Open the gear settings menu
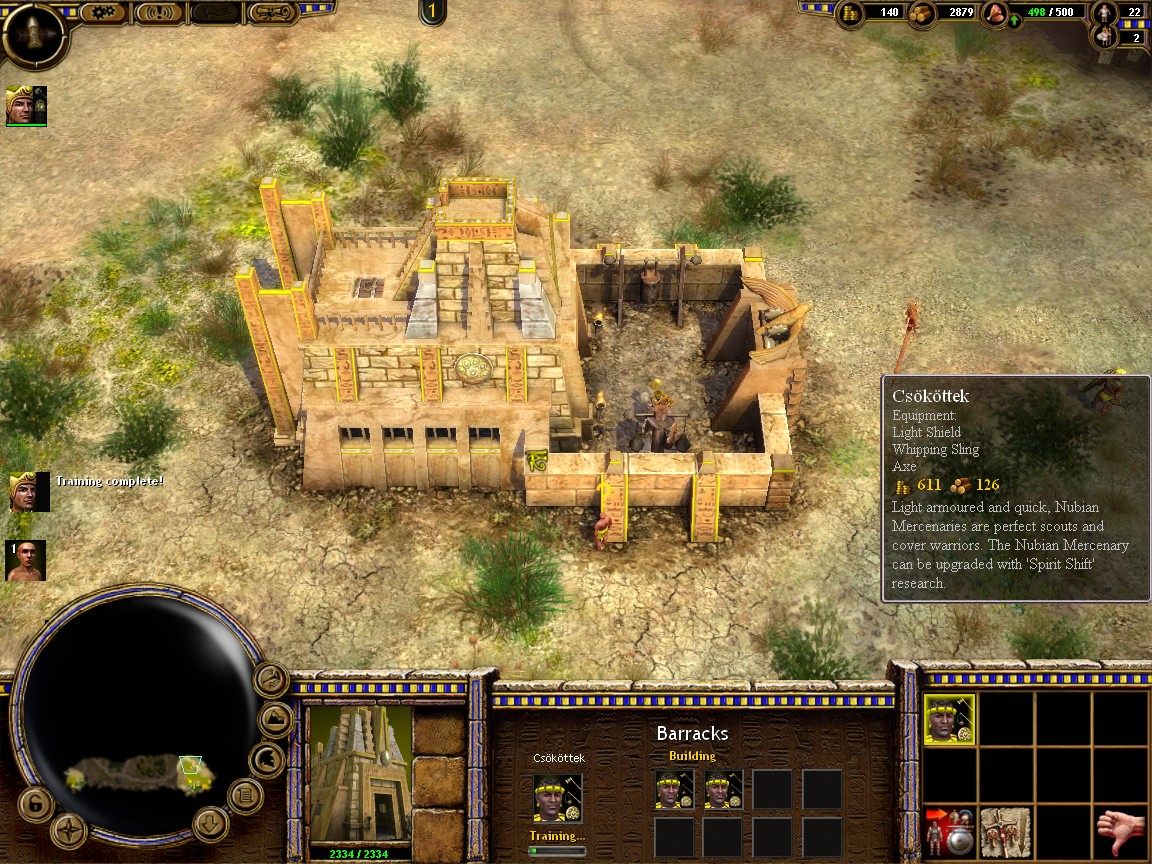 [101, 13]
